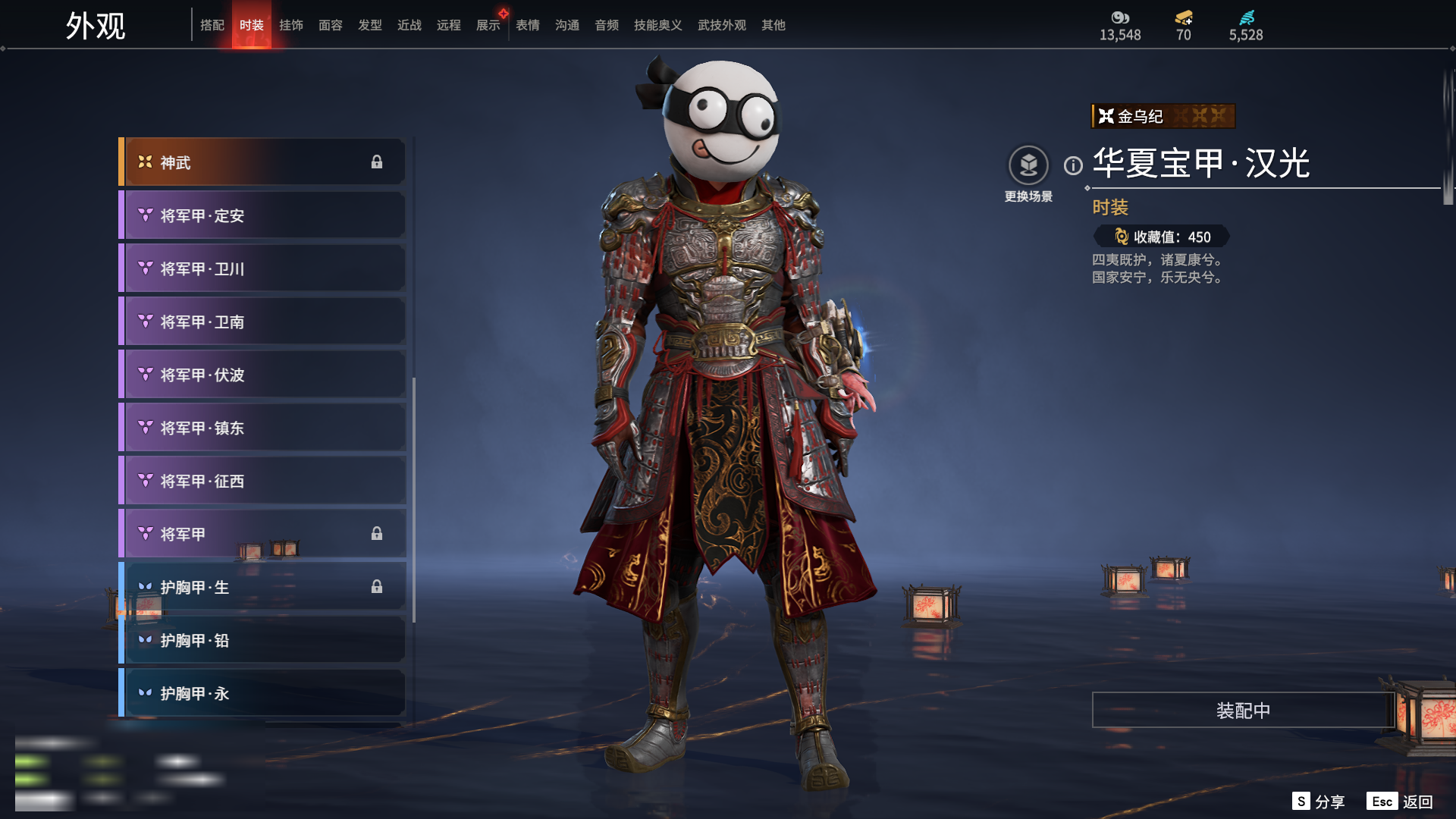Image resolution: width=1456 pixels, height=819 pixels.
Task: Switch to the 搭配 tab
Action: [x=212, y=25]
